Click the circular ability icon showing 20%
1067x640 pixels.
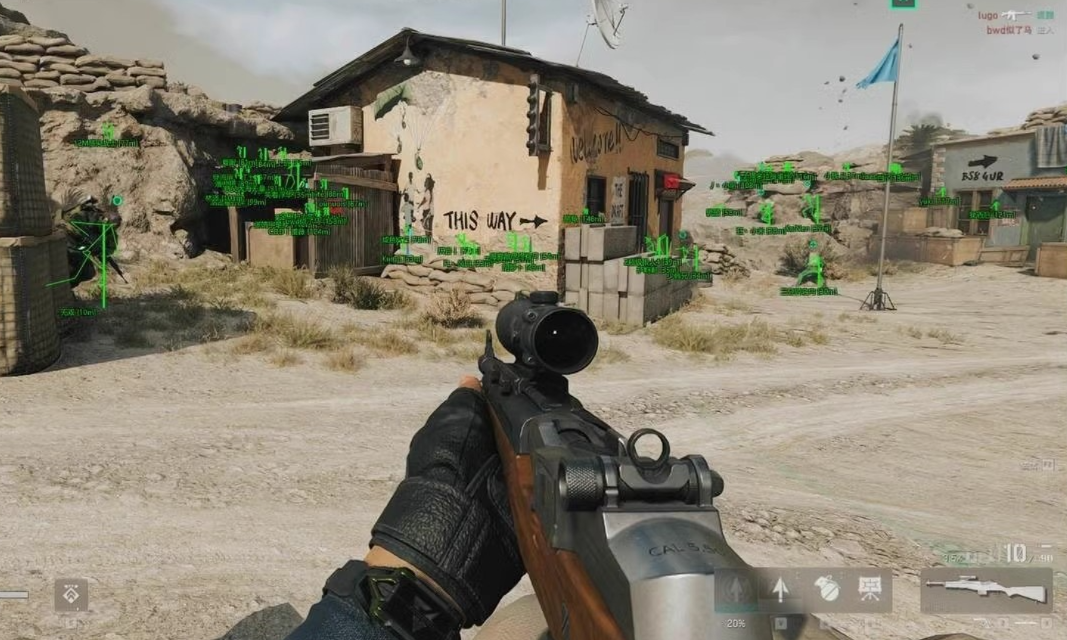(x=736, y=590)
